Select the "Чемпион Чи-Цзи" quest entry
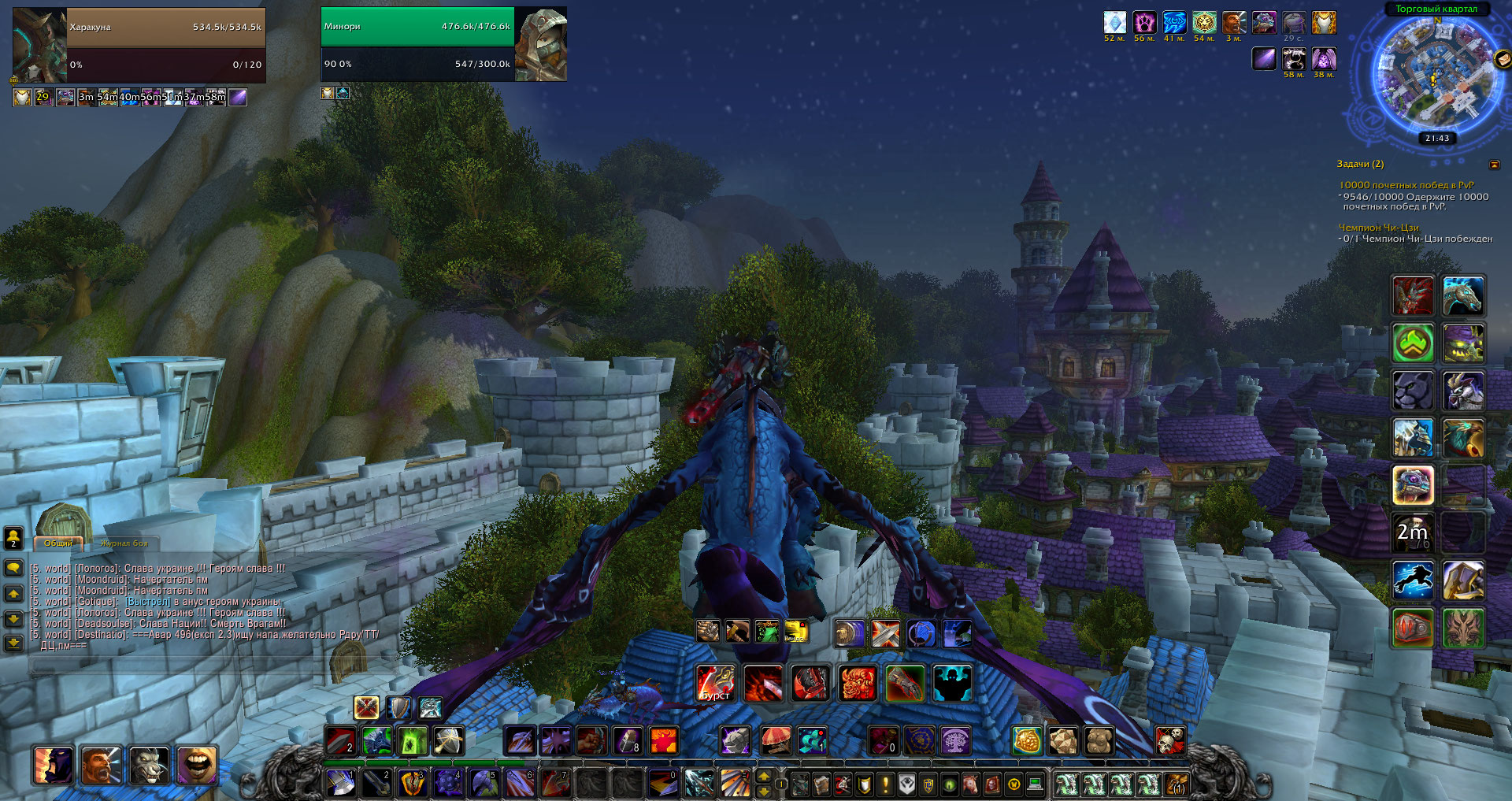This screenshot has width=1512, height=801. tap(1378, 228)
